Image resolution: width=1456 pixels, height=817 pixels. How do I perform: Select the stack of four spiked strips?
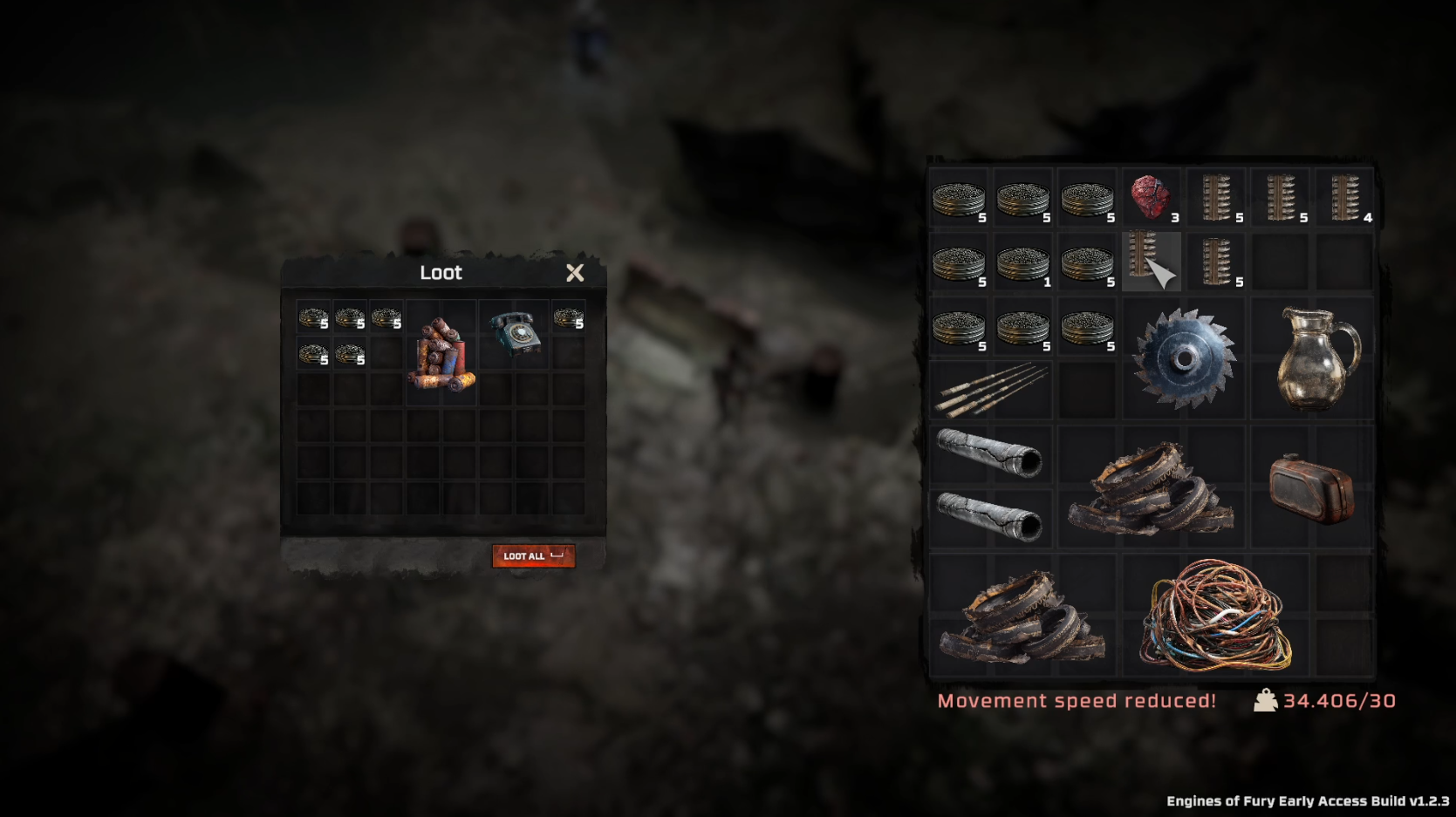(1344, 198)
